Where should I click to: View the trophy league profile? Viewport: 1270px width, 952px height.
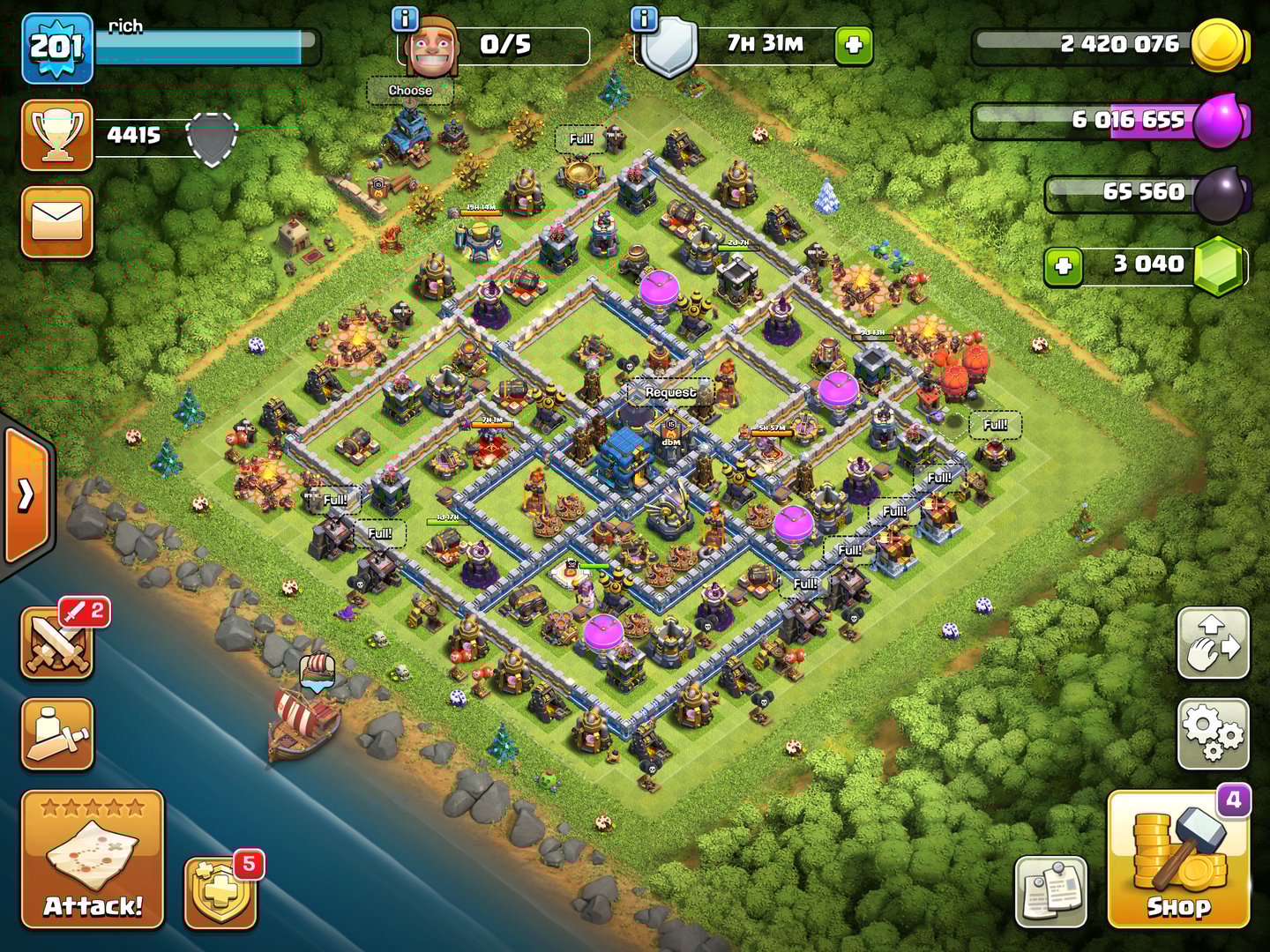pyautogui.click(x=57, y=135)
